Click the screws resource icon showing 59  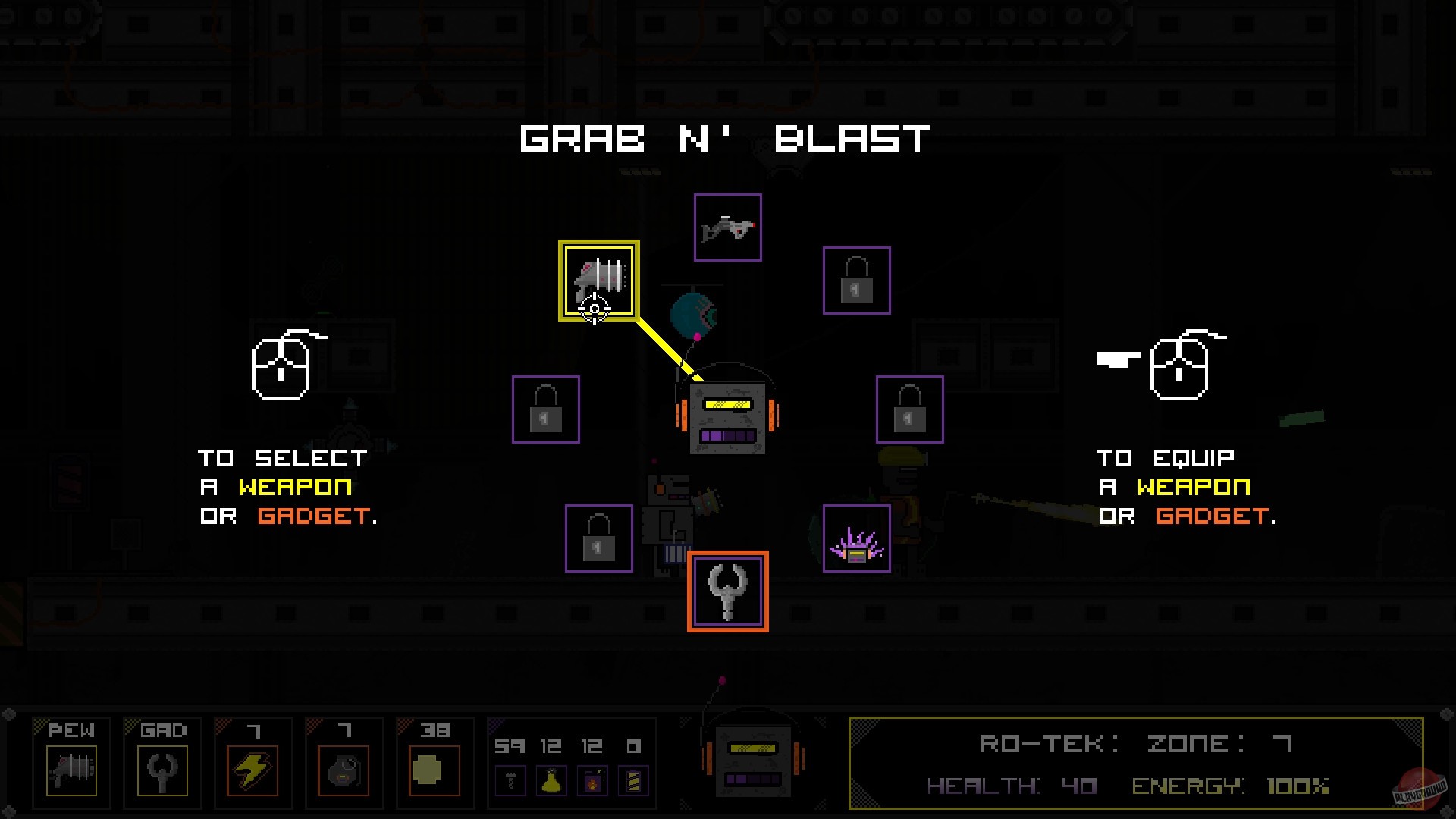(511, 781)
